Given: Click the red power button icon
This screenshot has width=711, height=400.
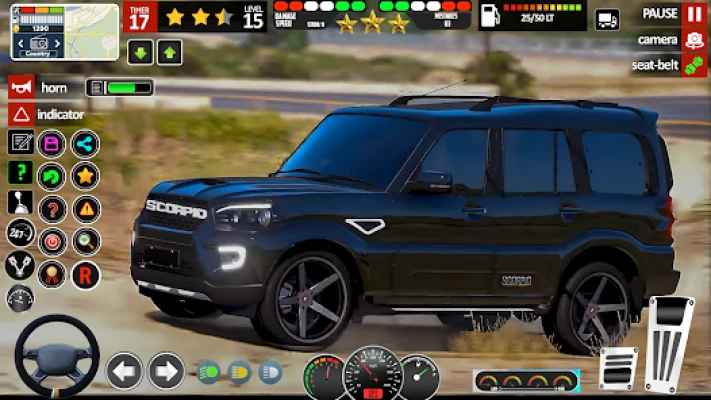Looking at the screenshot, I should click(x=52, y=241).
